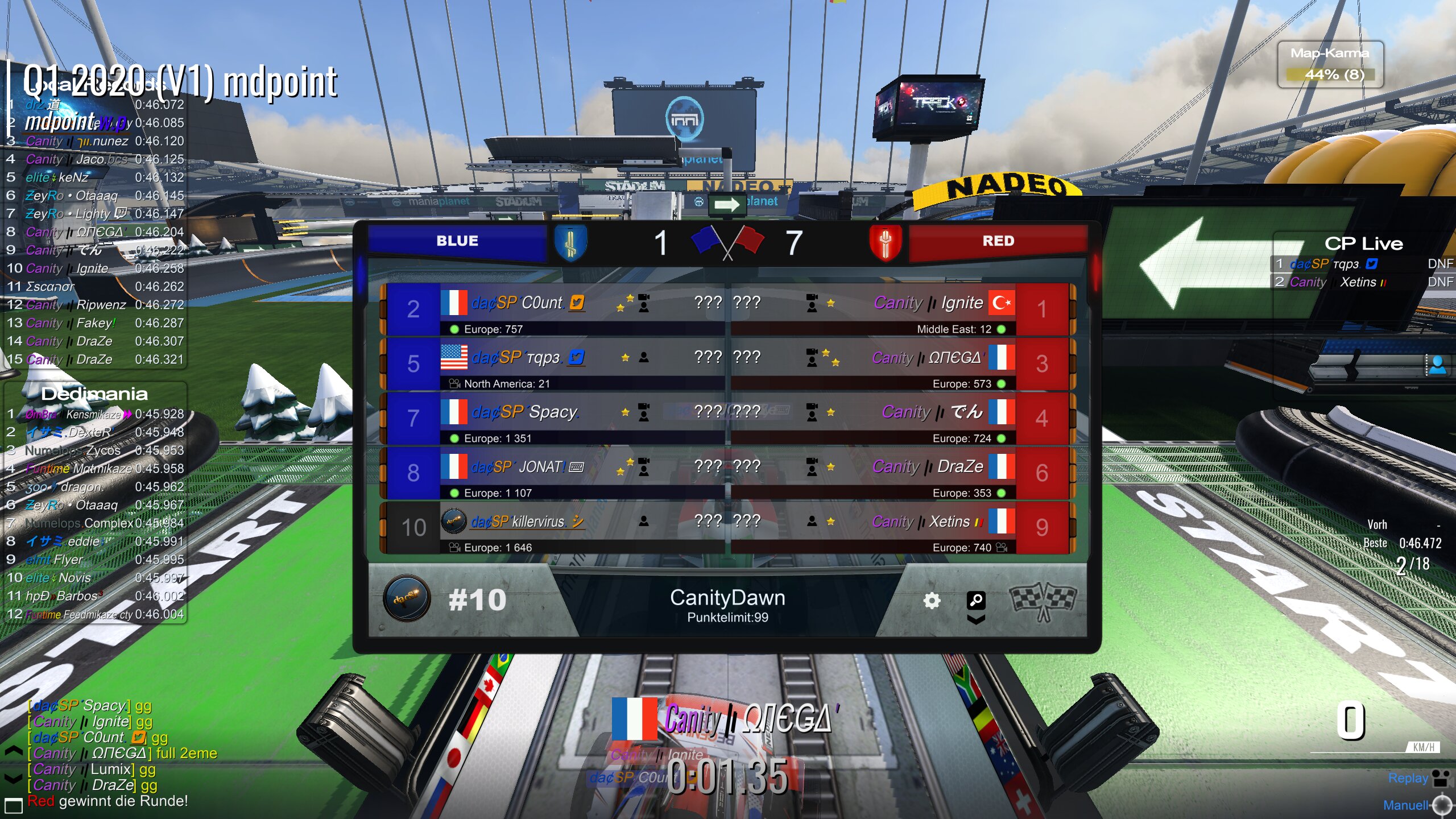
Task: Click the magnifying glass search icon
Action: pos(976,599)
